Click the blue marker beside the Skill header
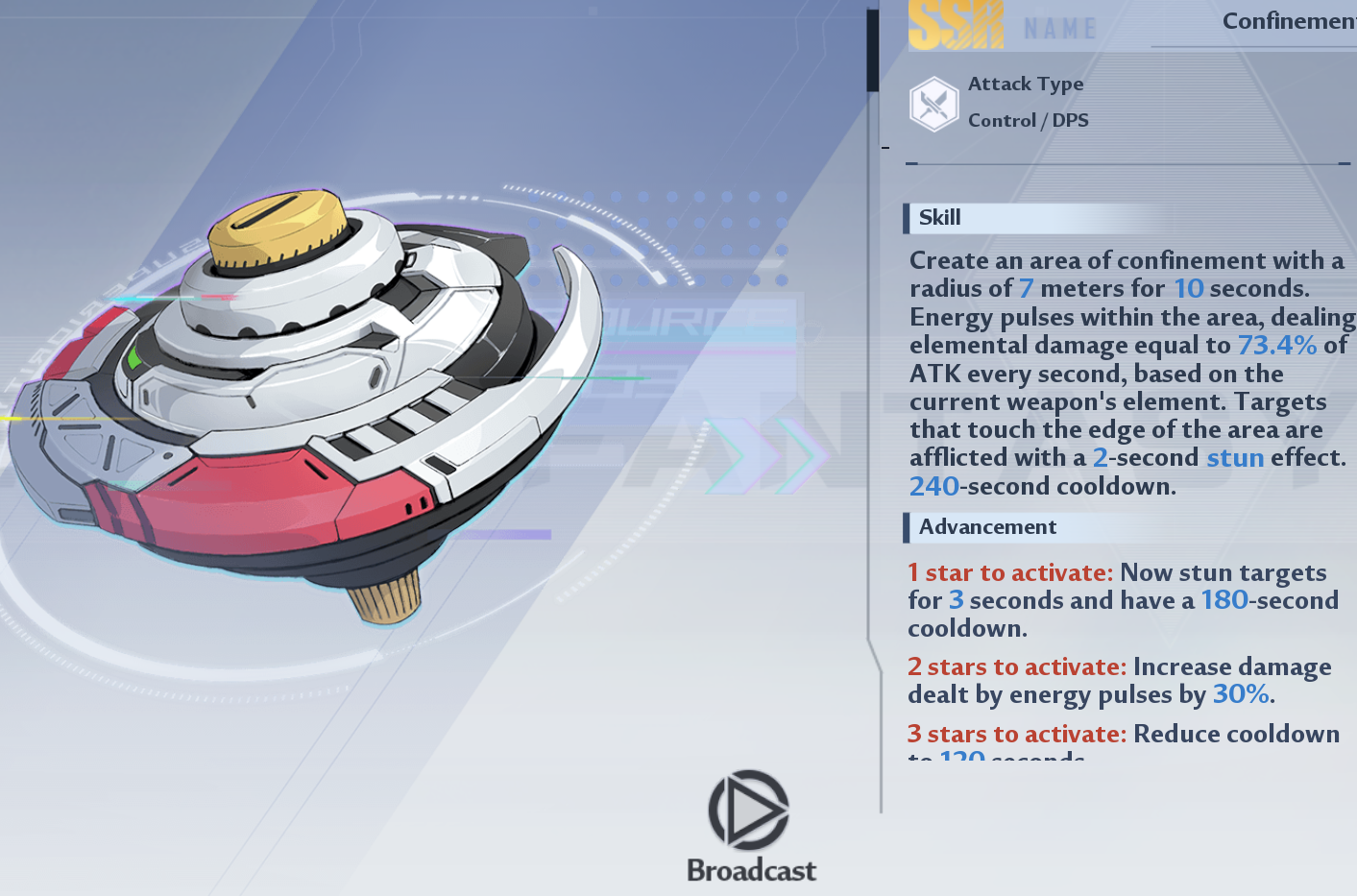This screenshot has height=896, width=1357. pyautogui.click(x=905, y=219)
